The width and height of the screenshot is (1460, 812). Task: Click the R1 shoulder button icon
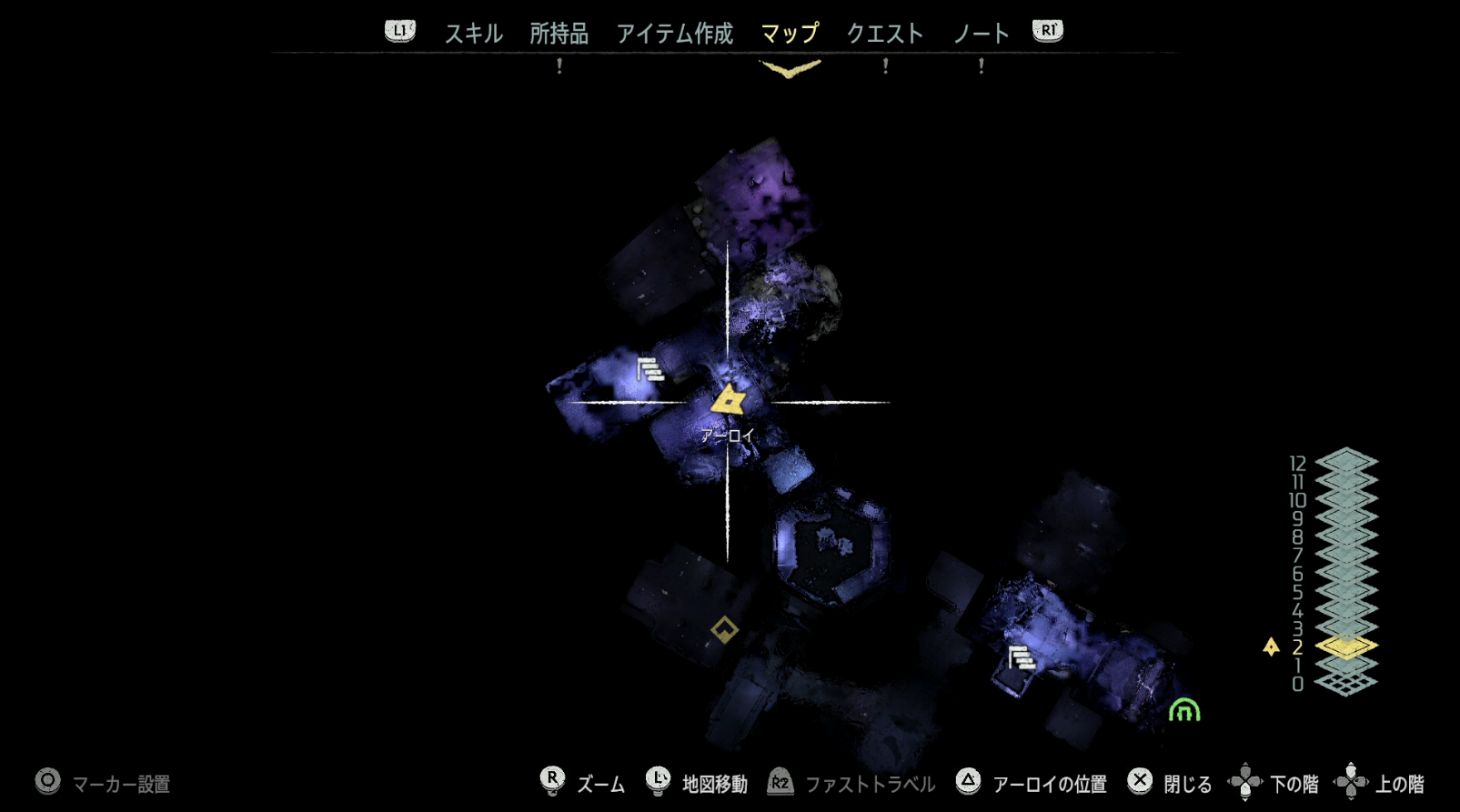(x=1048, y=28)
